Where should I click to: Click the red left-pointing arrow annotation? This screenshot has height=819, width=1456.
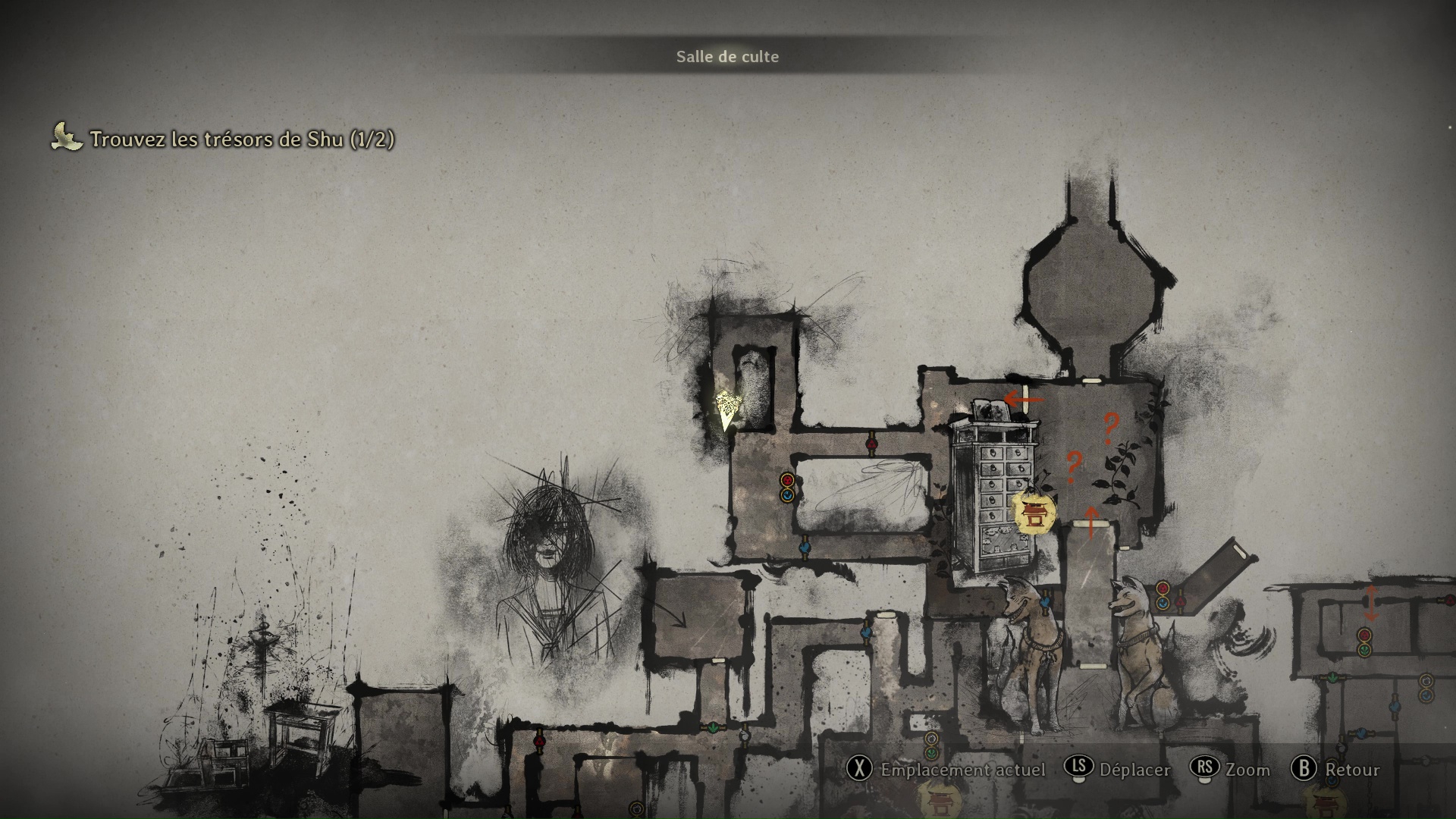pyautogui.click(x=1024, y=399)
